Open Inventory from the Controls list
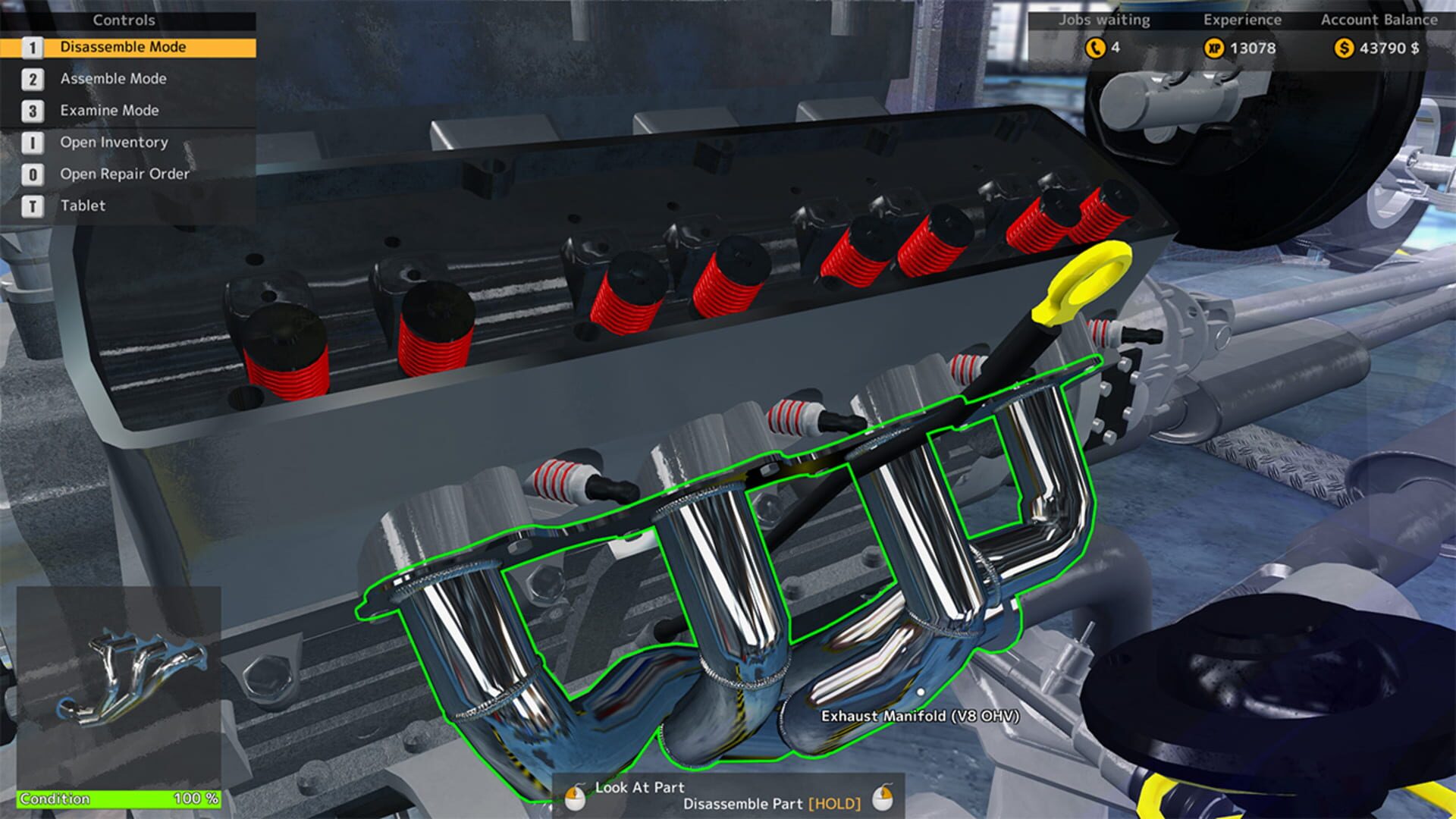Viewport: 1456px width, 819px height. (x=114, y=142)
